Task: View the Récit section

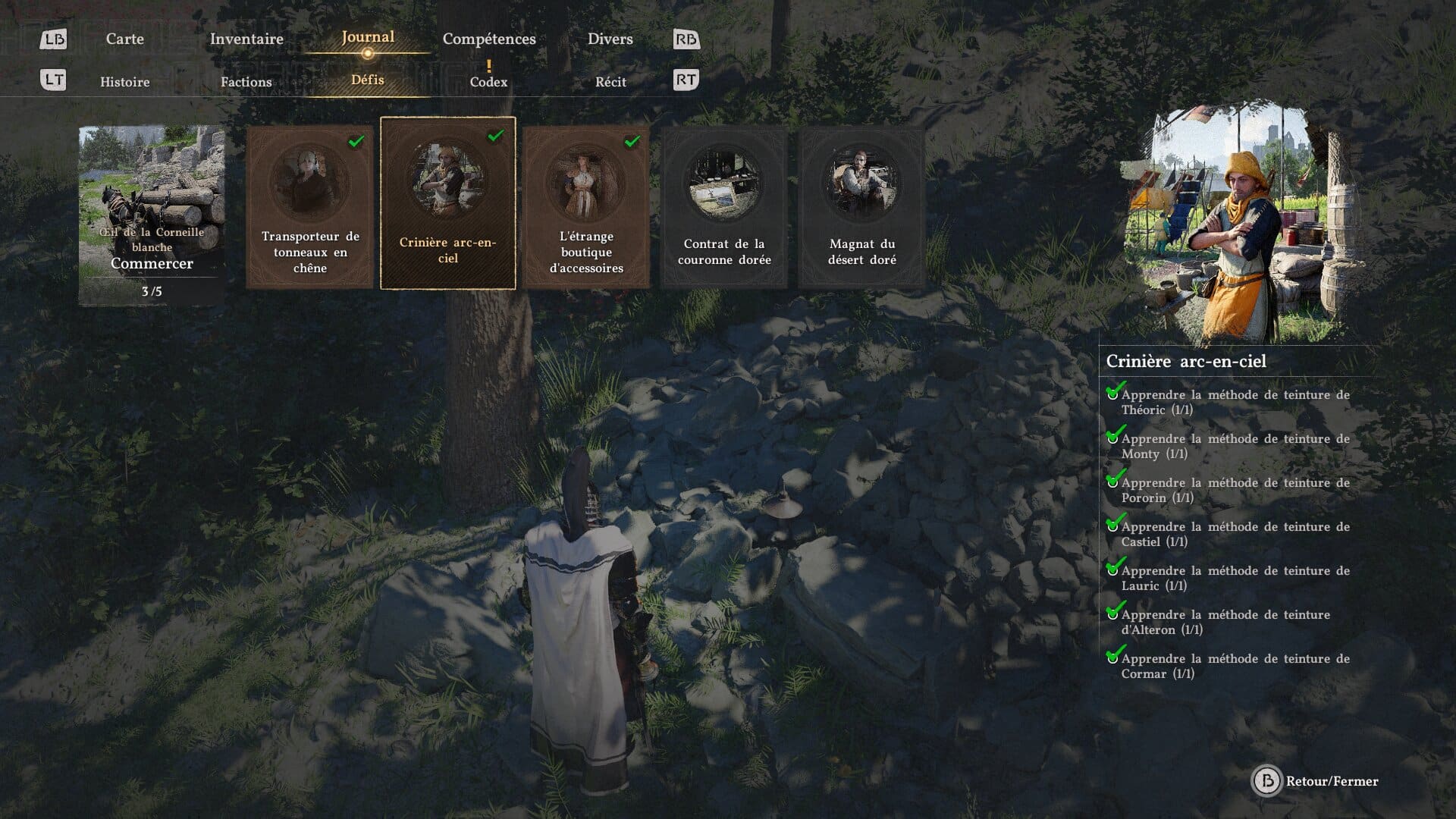Action: tap(610, 82)
